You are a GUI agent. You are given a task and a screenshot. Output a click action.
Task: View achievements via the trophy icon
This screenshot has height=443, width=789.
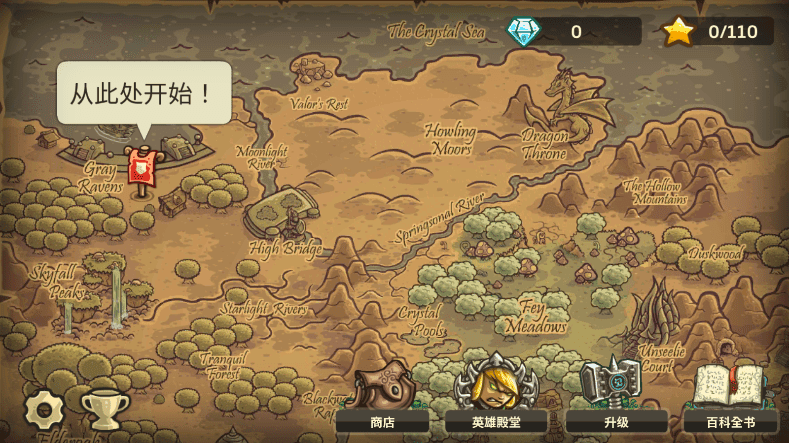104,410
